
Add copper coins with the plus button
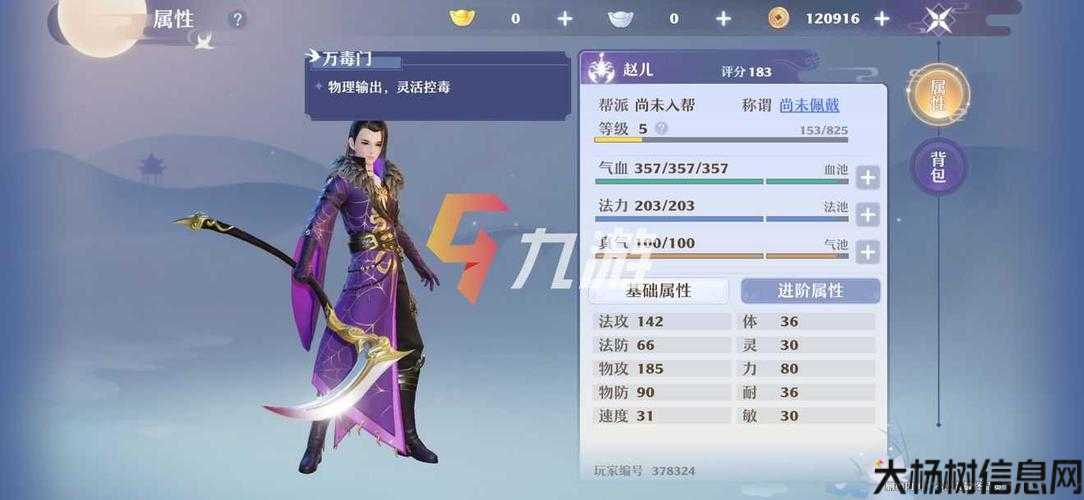(881, 18)
